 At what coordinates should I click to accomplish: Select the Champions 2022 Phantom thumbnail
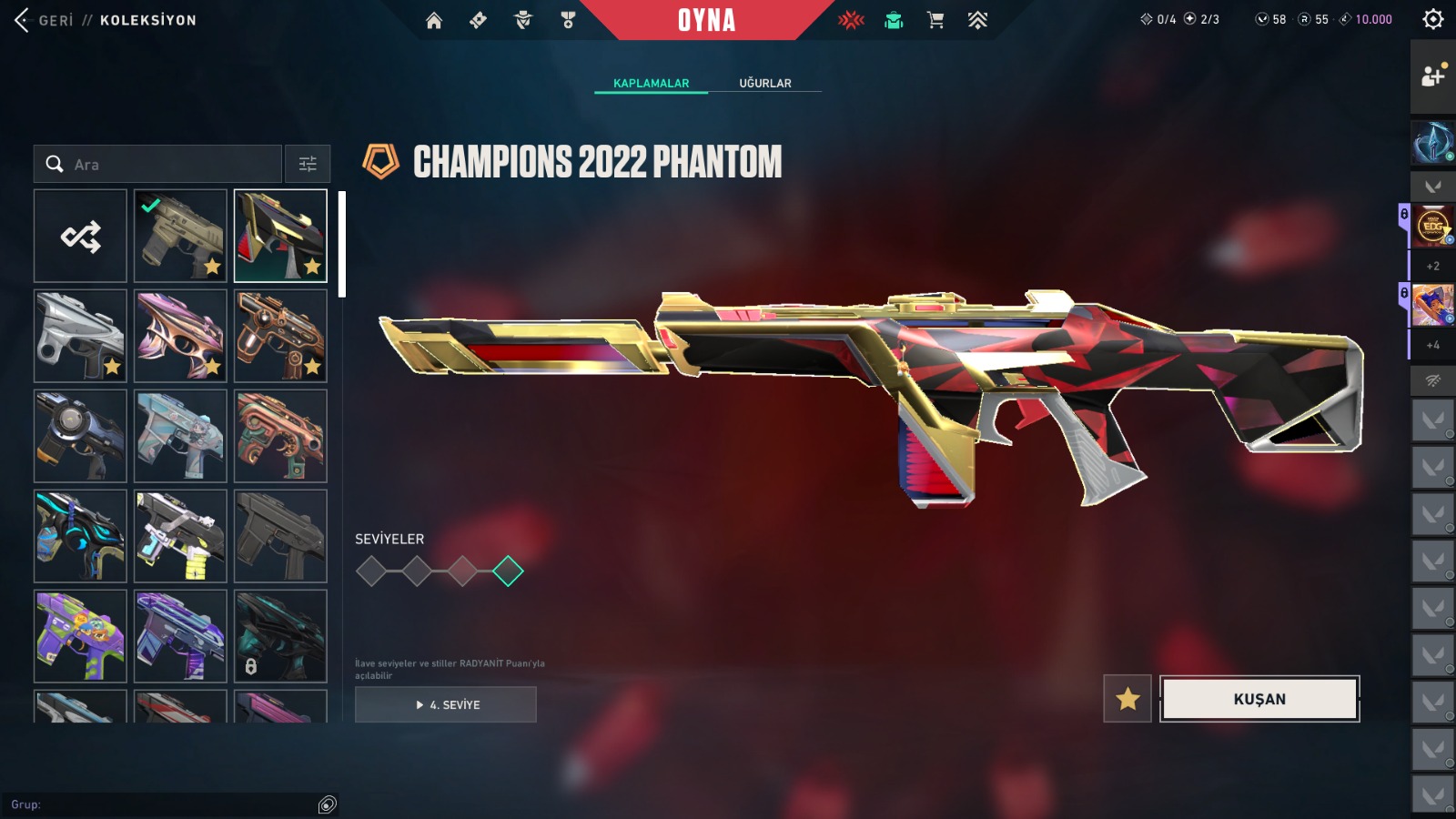[x=280, y=237]
